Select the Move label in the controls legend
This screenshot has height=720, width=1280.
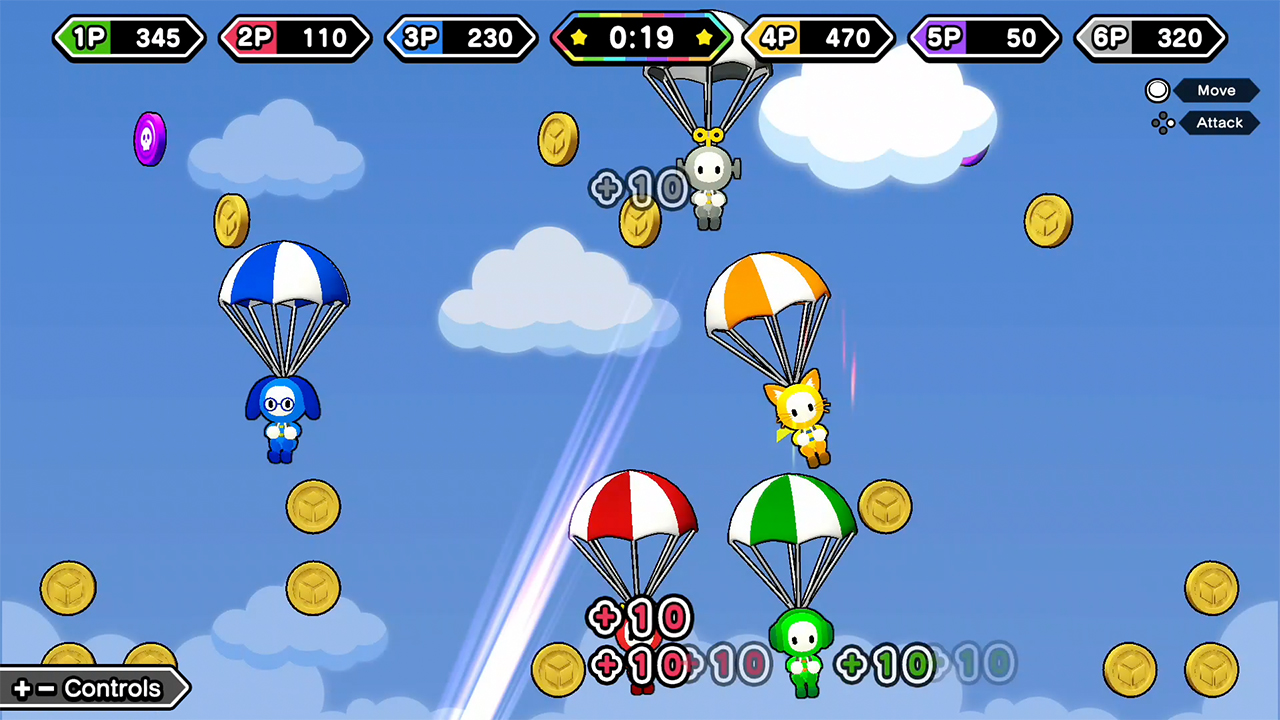point(1216,90)
